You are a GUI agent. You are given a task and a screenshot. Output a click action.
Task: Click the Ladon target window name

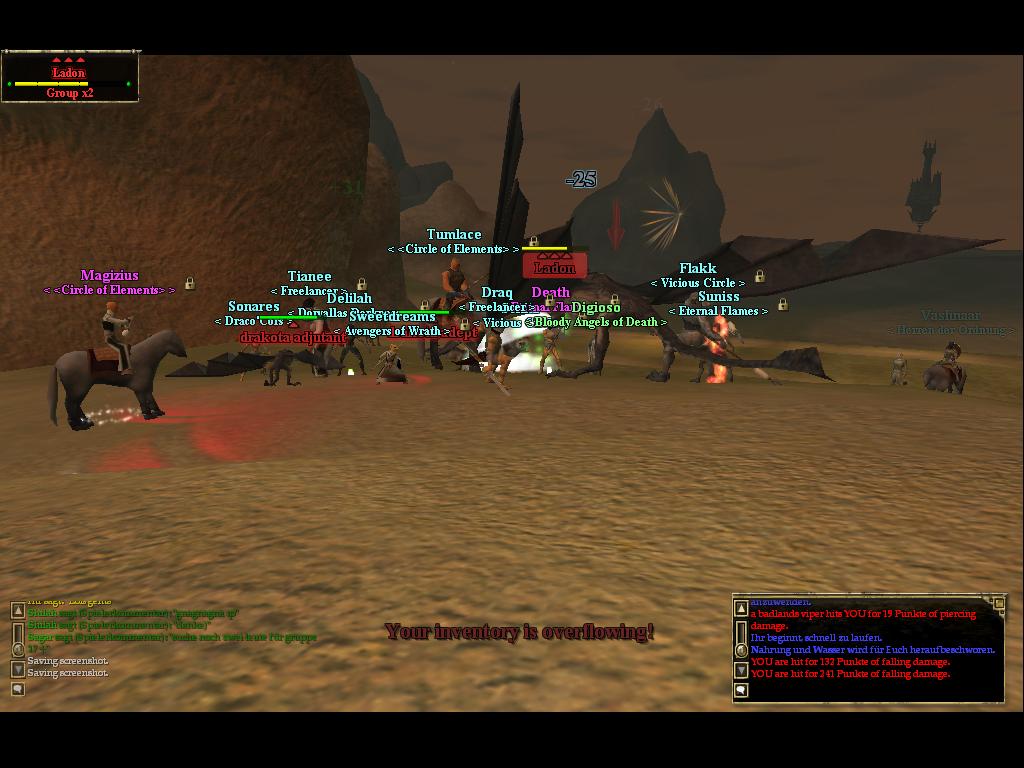click(68, 73)
